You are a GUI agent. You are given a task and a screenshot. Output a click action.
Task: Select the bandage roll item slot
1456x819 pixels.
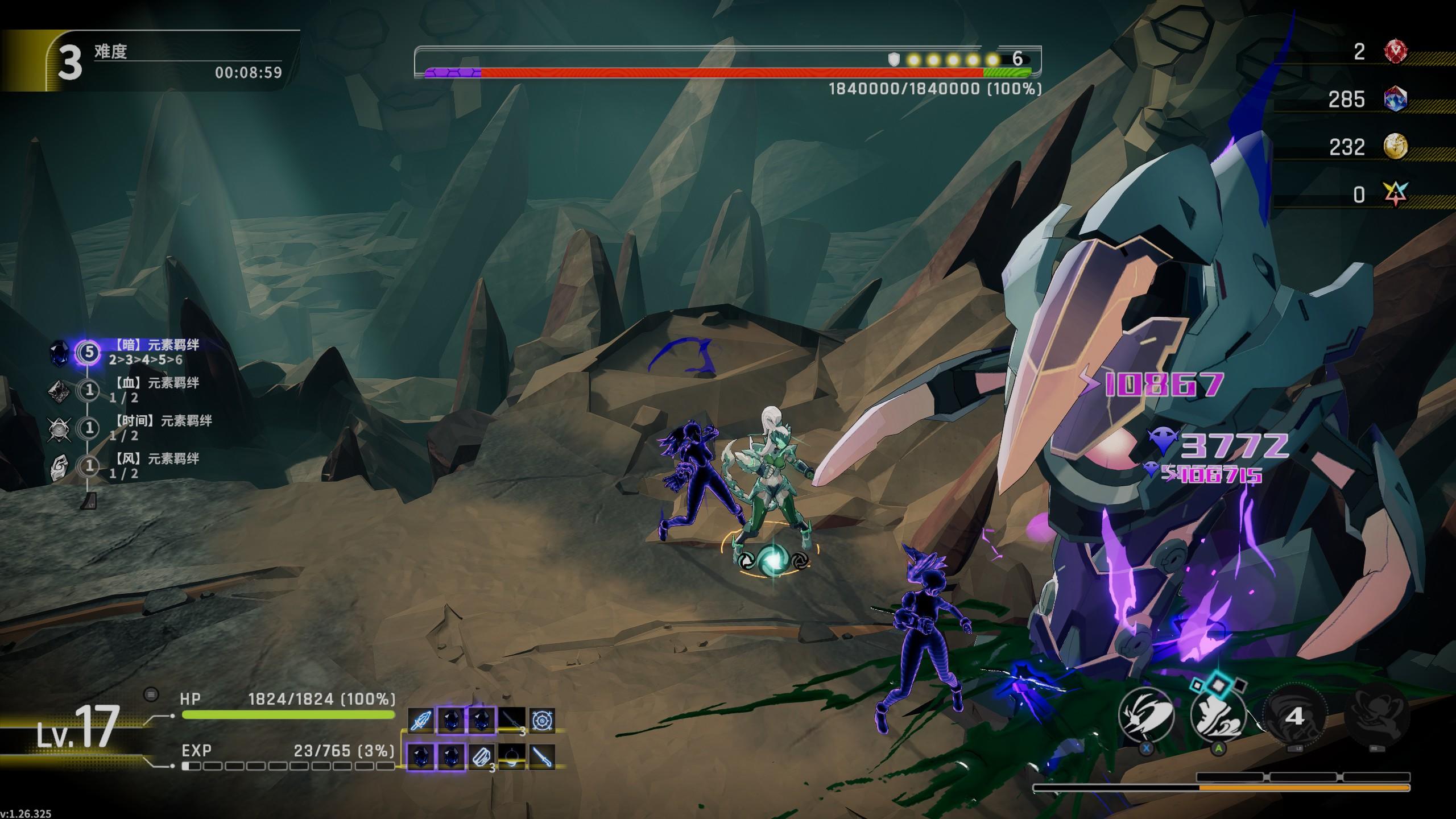pyautogui.click(x=481, y=757)
